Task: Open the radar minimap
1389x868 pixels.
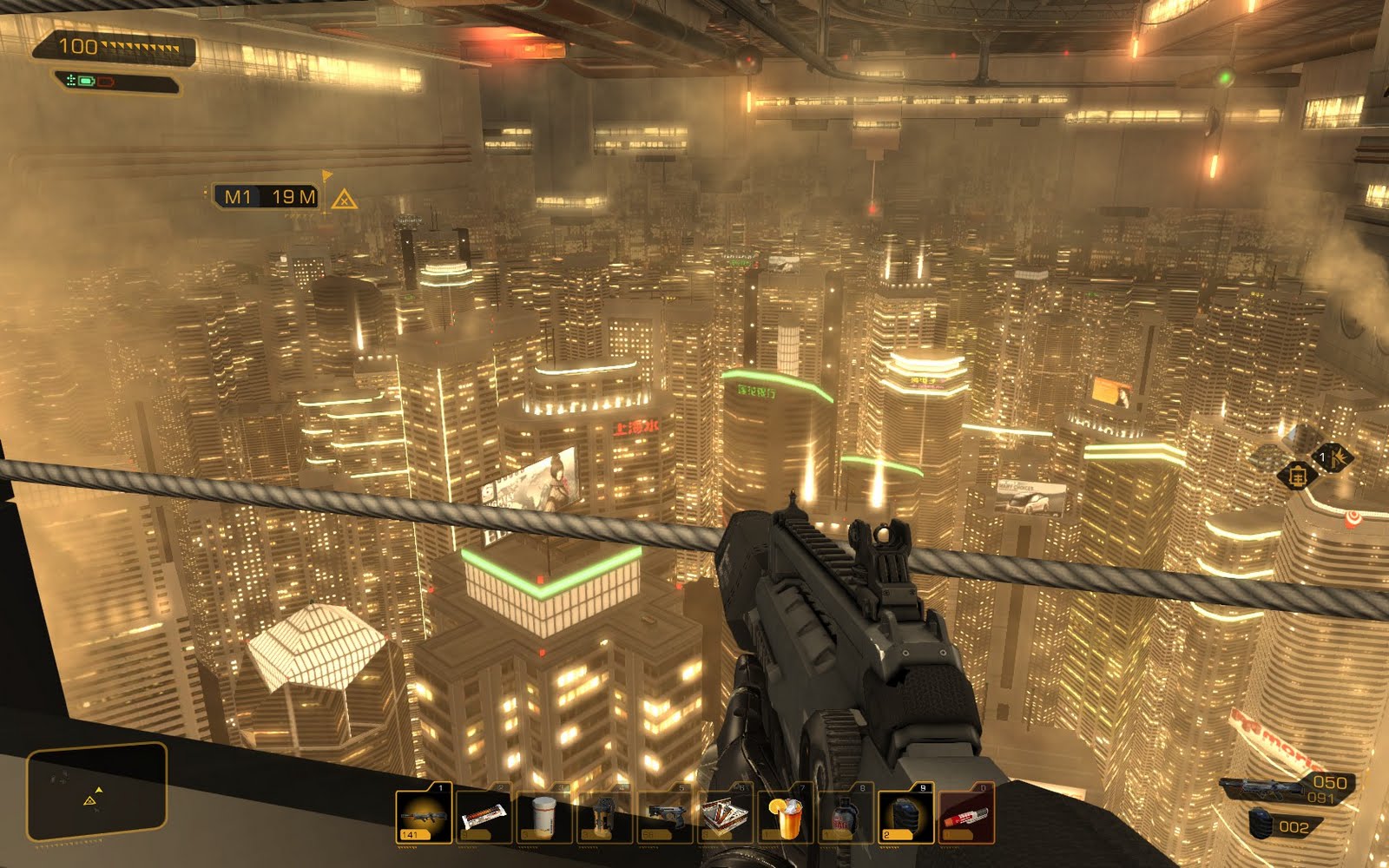Action: click(x=96, y=792)
